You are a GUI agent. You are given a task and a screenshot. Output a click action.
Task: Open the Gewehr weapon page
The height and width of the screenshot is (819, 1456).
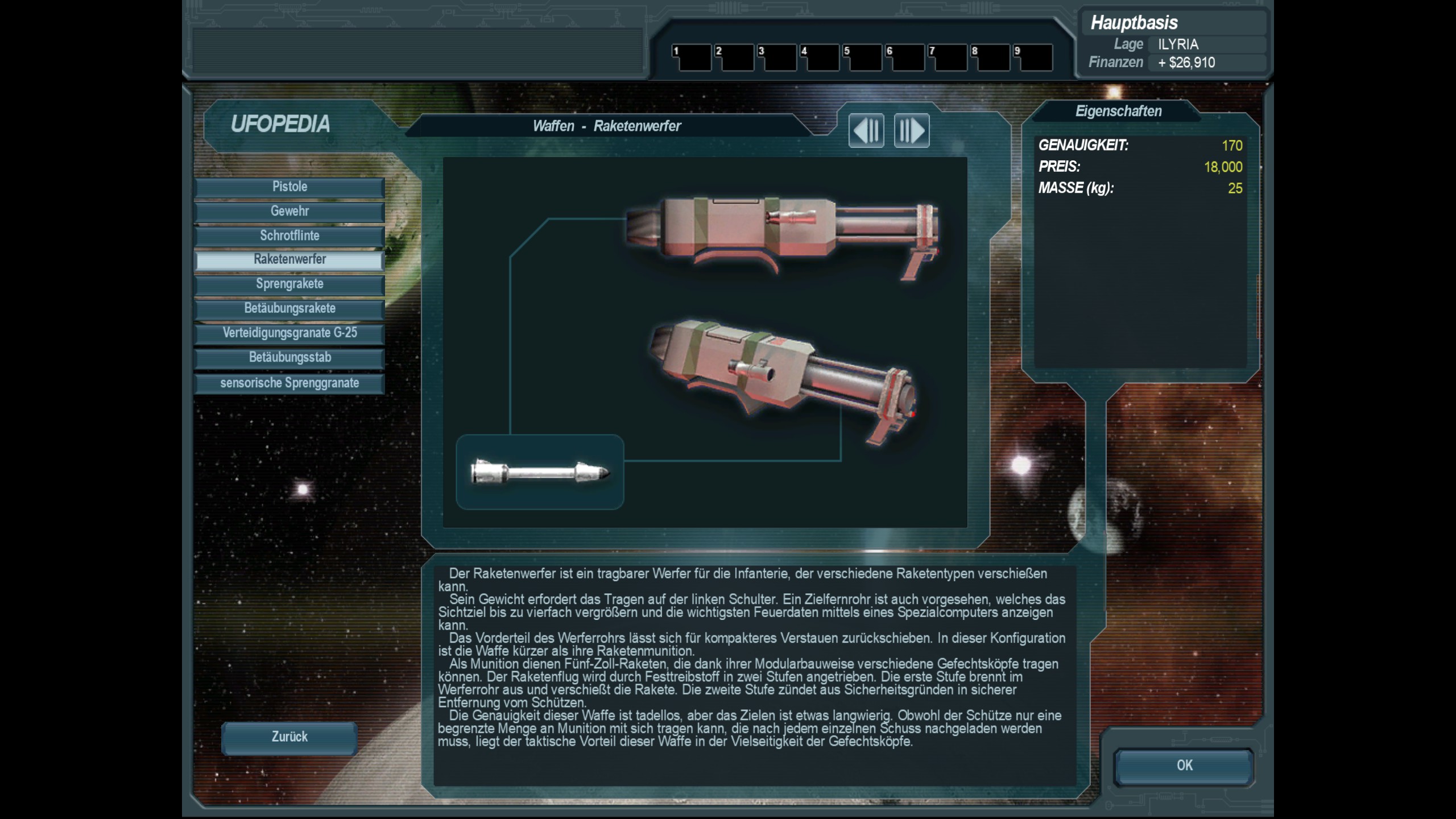289,212
